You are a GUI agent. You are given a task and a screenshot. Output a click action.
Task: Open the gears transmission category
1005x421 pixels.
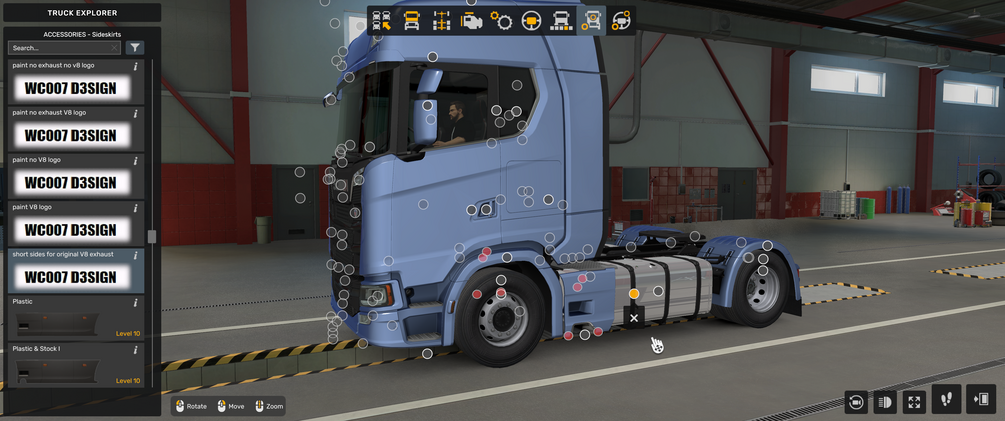click(x=502, y=20)
